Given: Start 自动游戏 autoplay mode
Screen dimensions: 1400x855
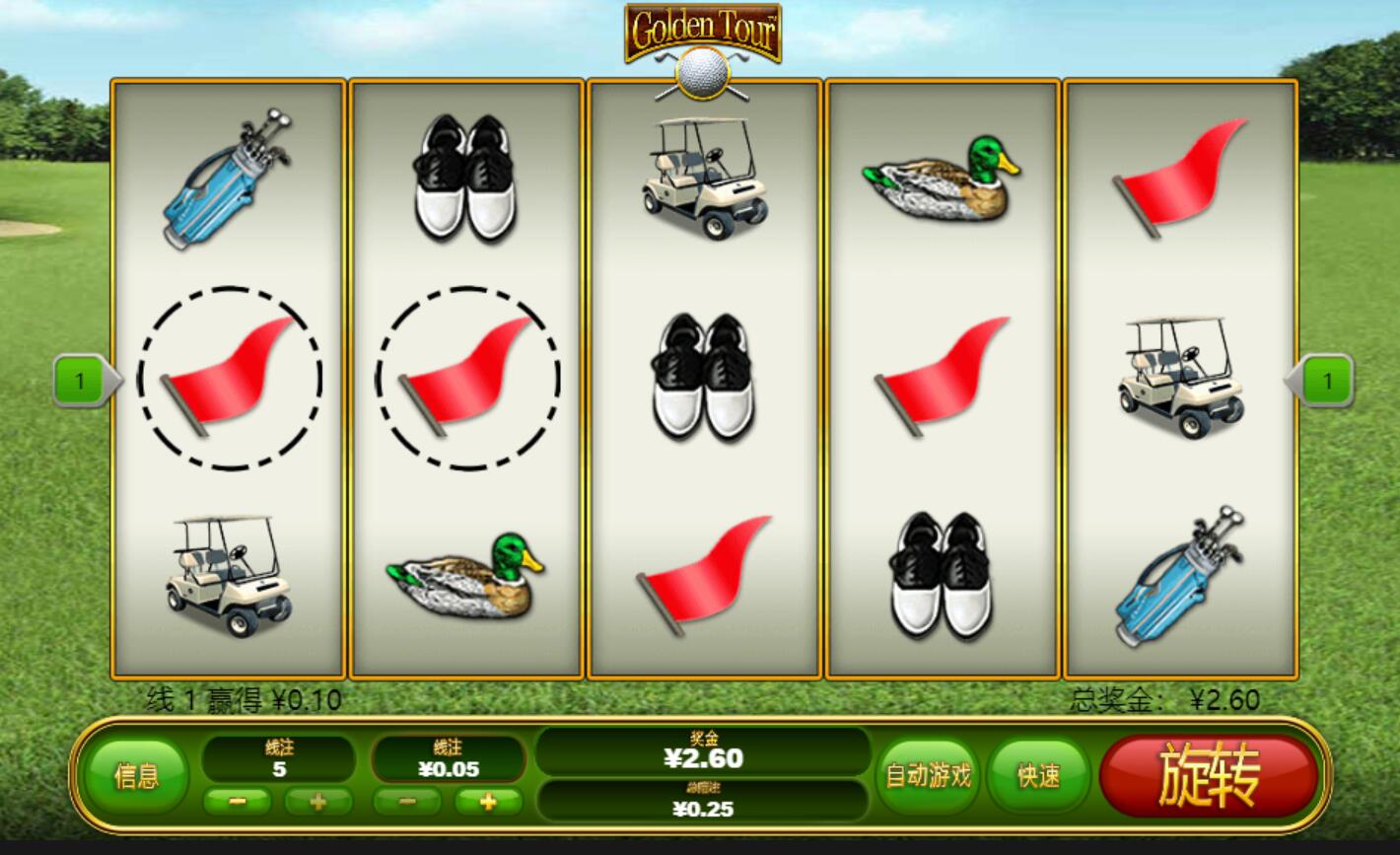Looking at the screenshot, I should pos(929,776).
